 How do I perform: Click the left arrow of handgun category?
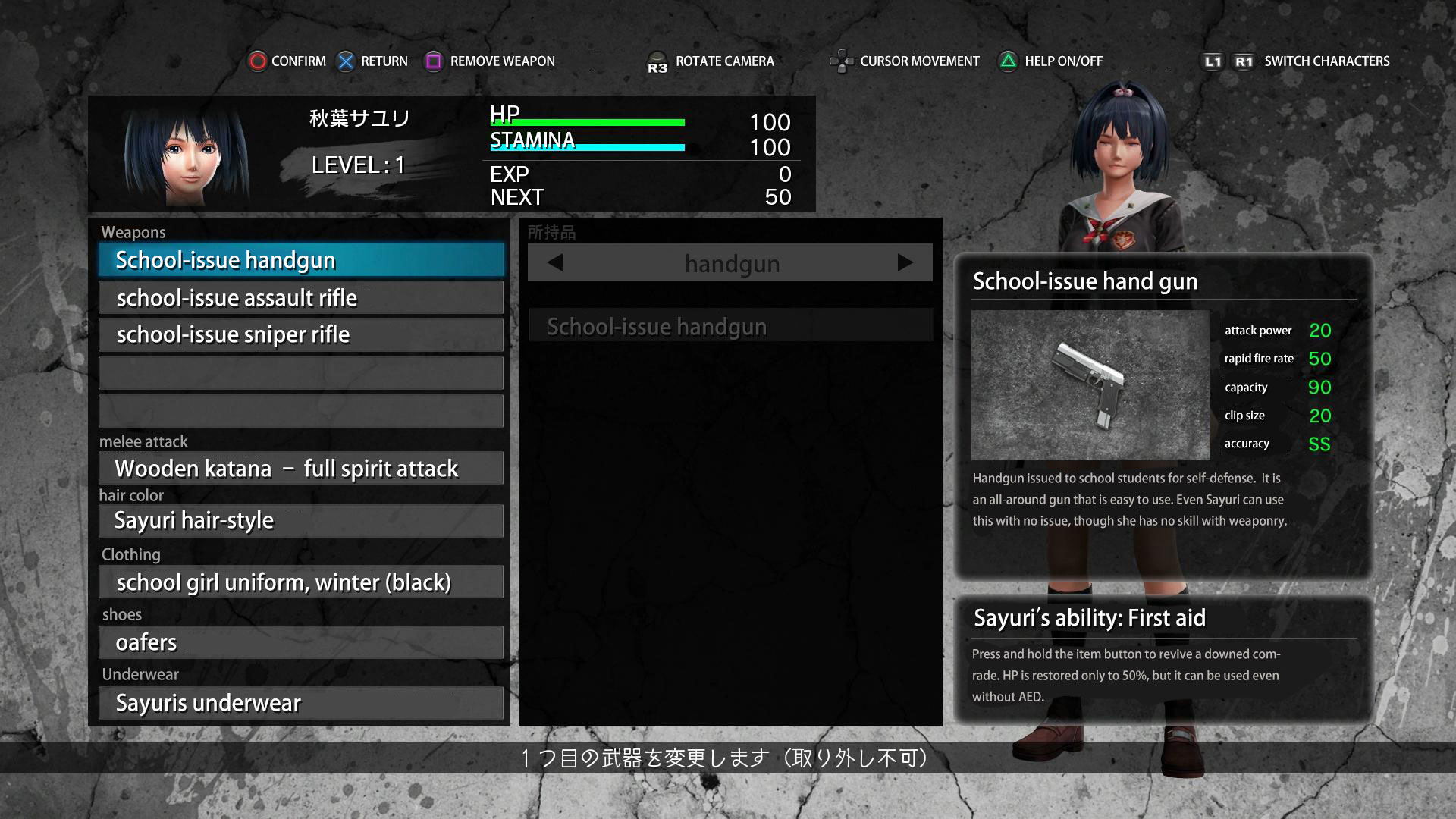coord(555,263)
